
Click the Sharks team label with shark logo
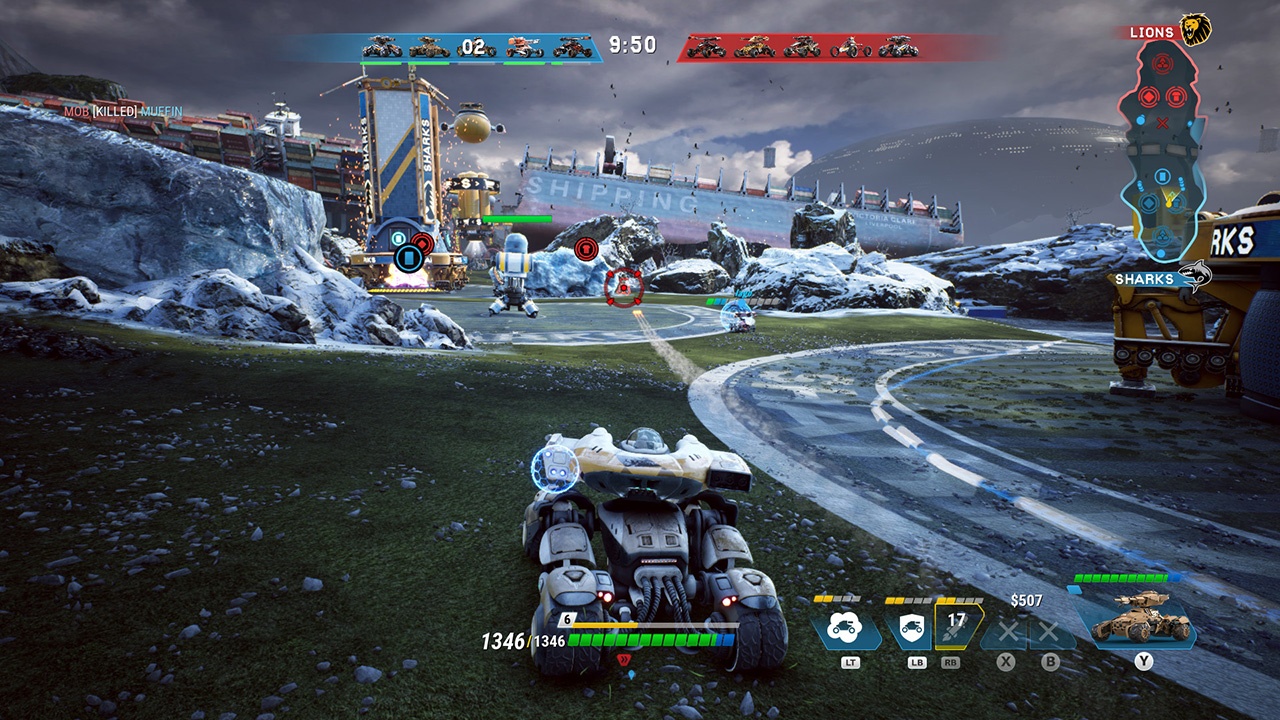click(1163, 278)
